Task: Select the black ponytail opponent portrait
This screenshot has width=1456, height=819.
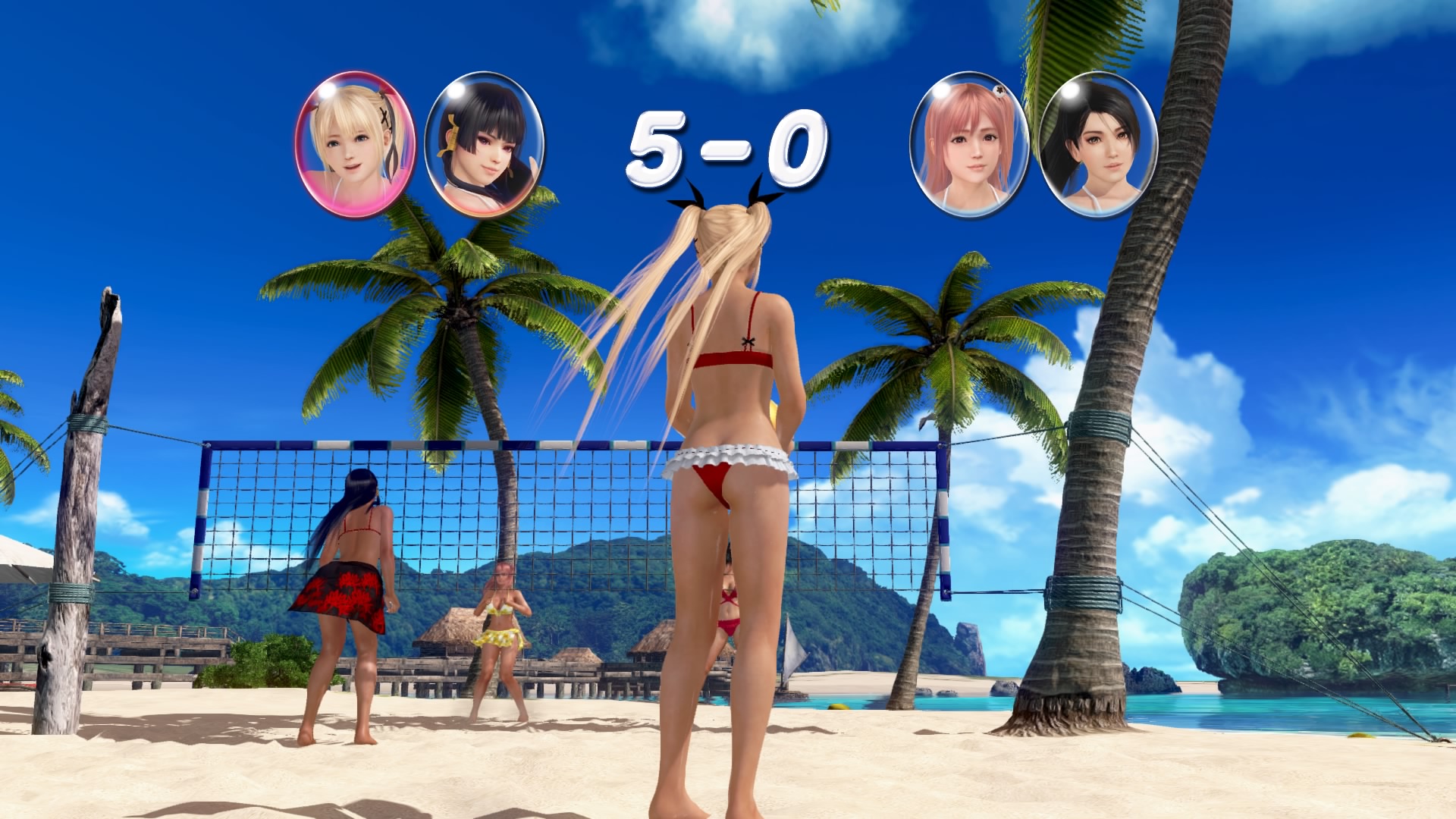Action: coord(1098,144)
